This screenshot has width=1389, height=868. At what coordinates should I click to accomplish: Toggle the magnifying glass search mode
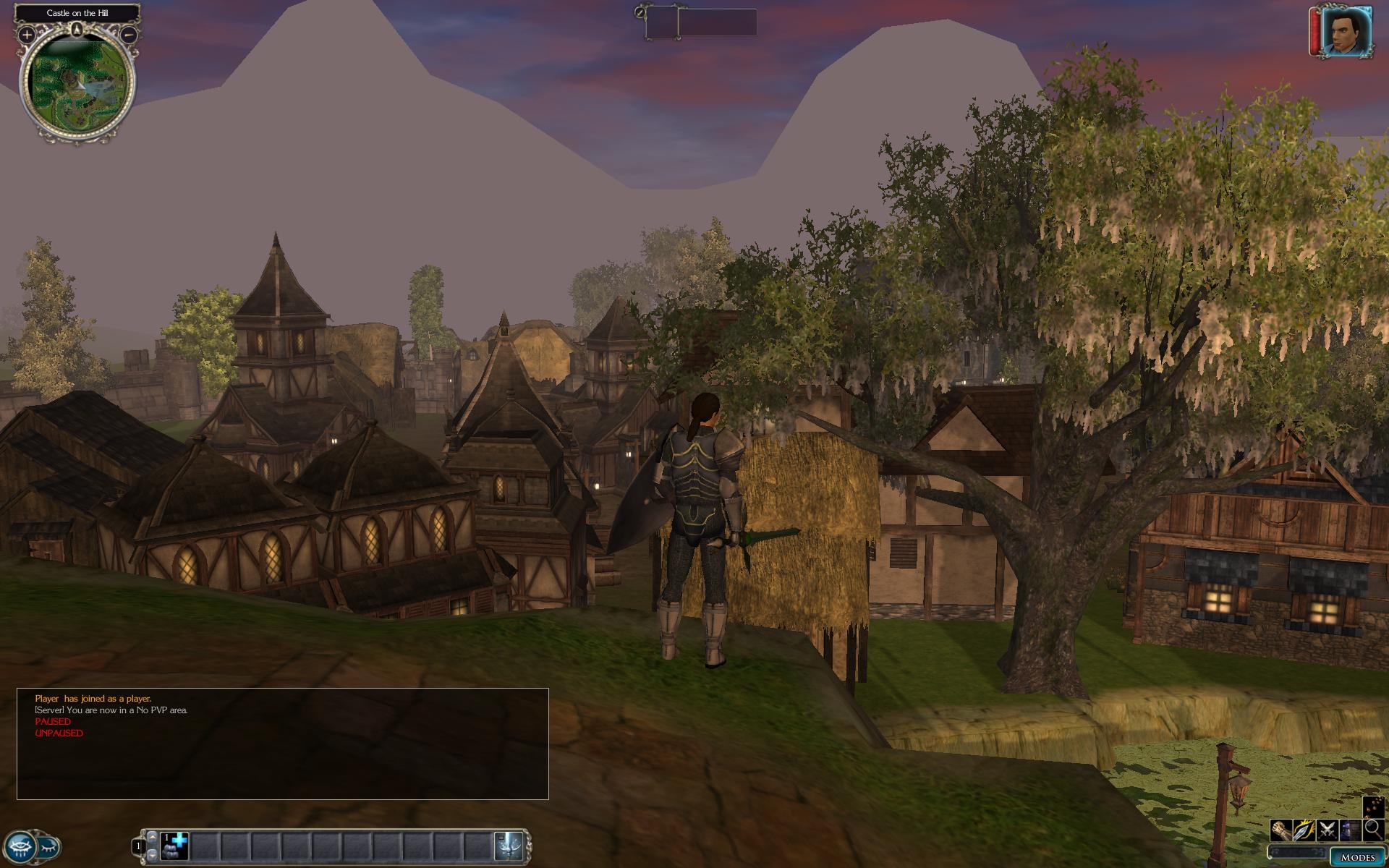[x=1373, y=830]
